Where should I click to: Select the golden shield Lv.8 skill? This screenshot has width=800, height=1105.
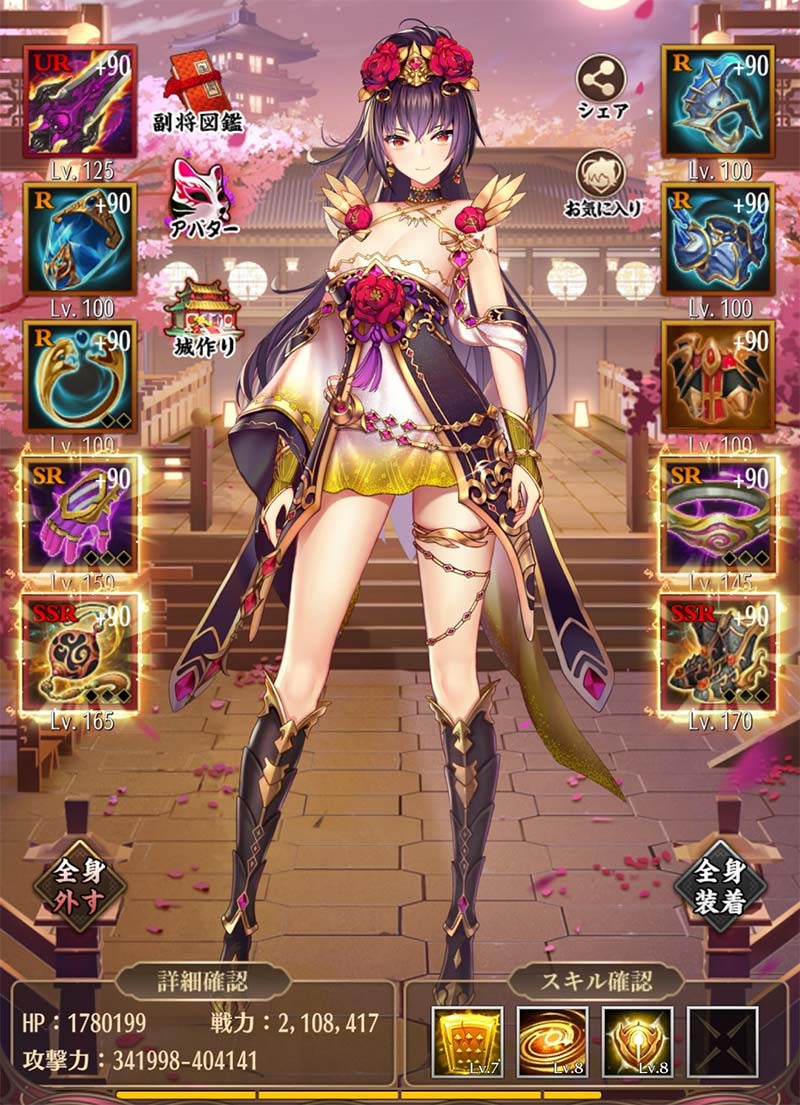(x=637, y=1042)
